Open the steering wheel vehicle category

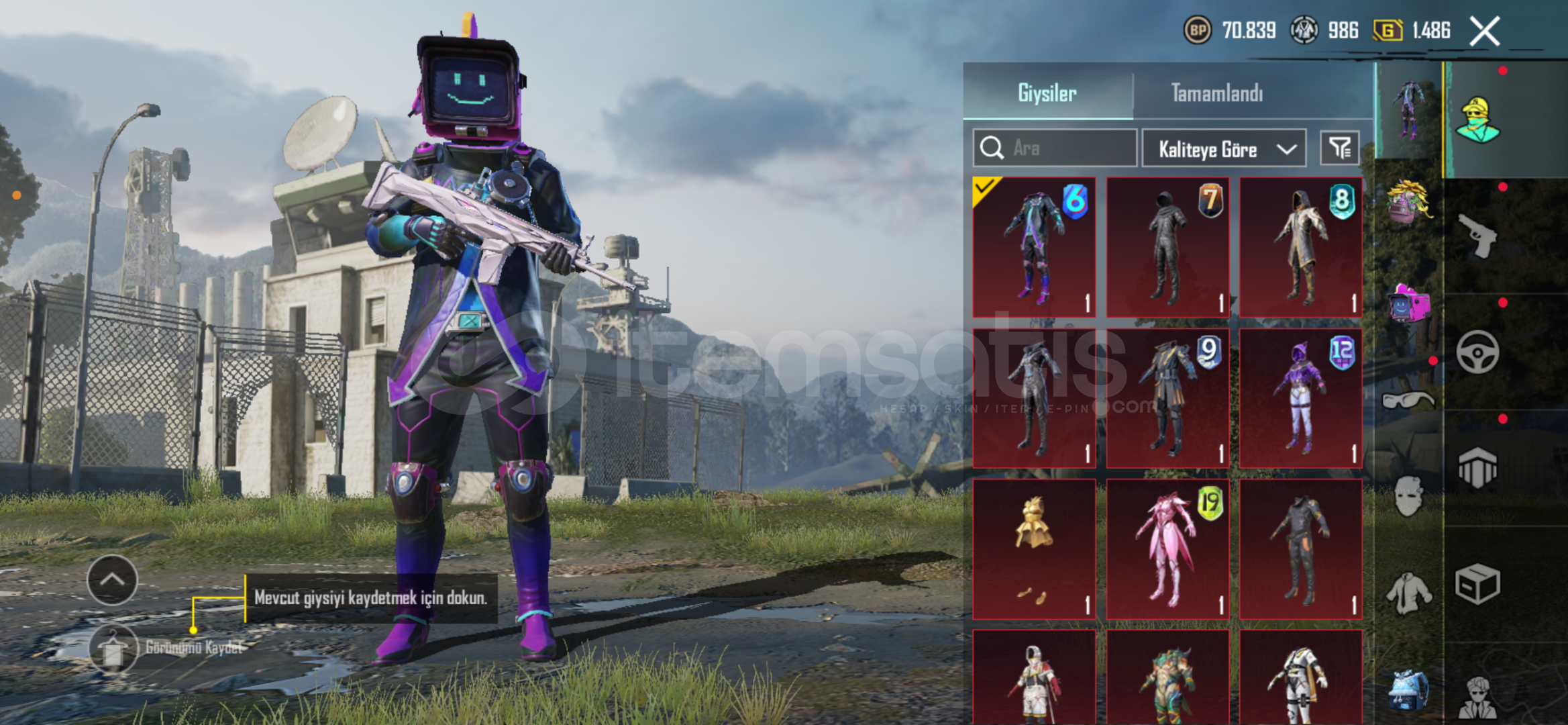1477,352
